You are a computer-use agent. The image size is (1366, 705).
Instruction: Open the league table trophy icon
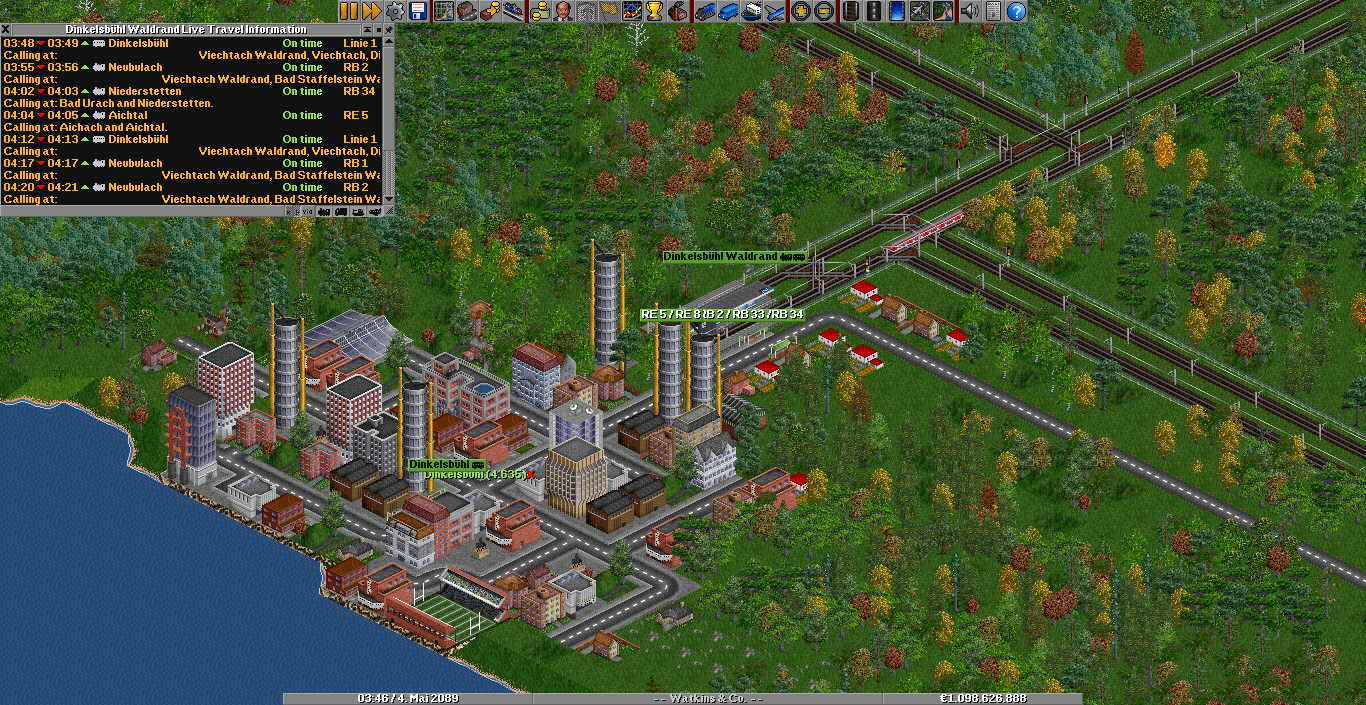tap(655, 11)
